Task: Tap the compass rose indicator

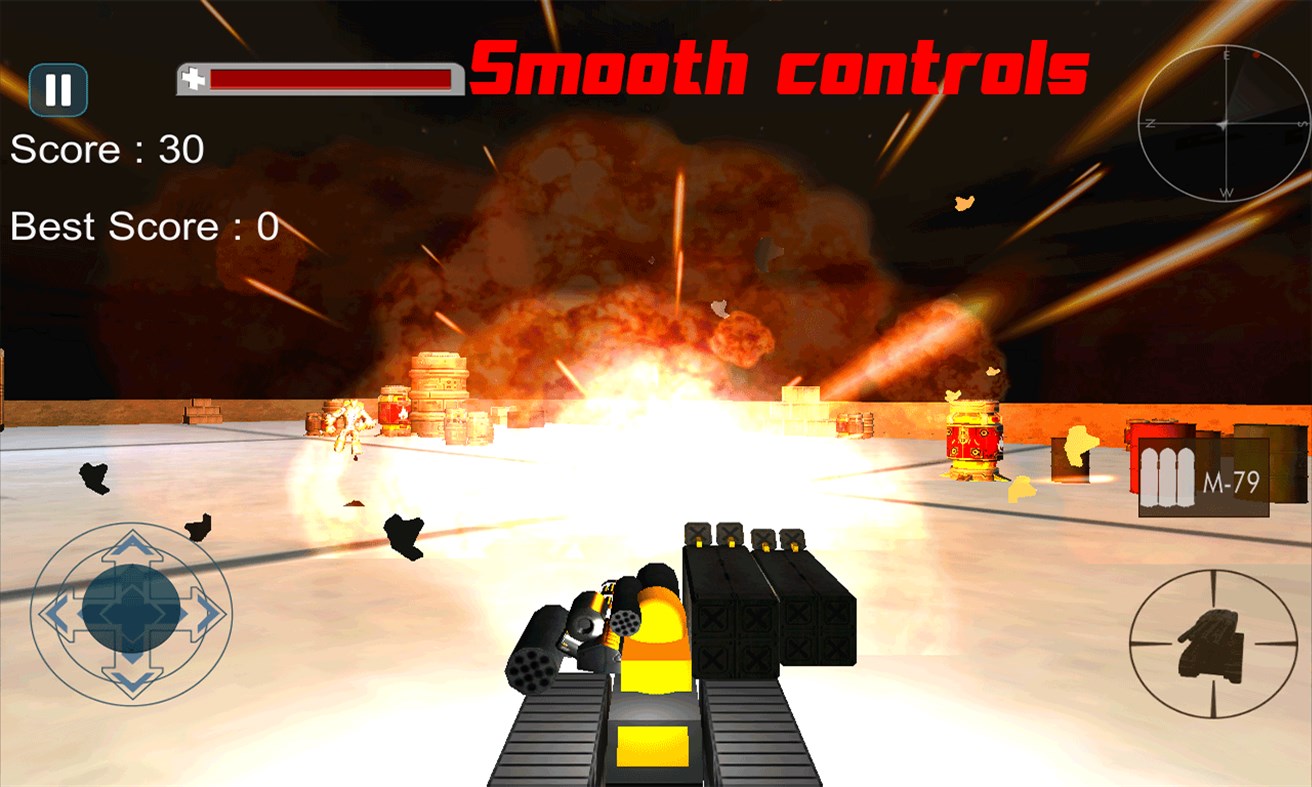Action: (x=1225, y=122)
